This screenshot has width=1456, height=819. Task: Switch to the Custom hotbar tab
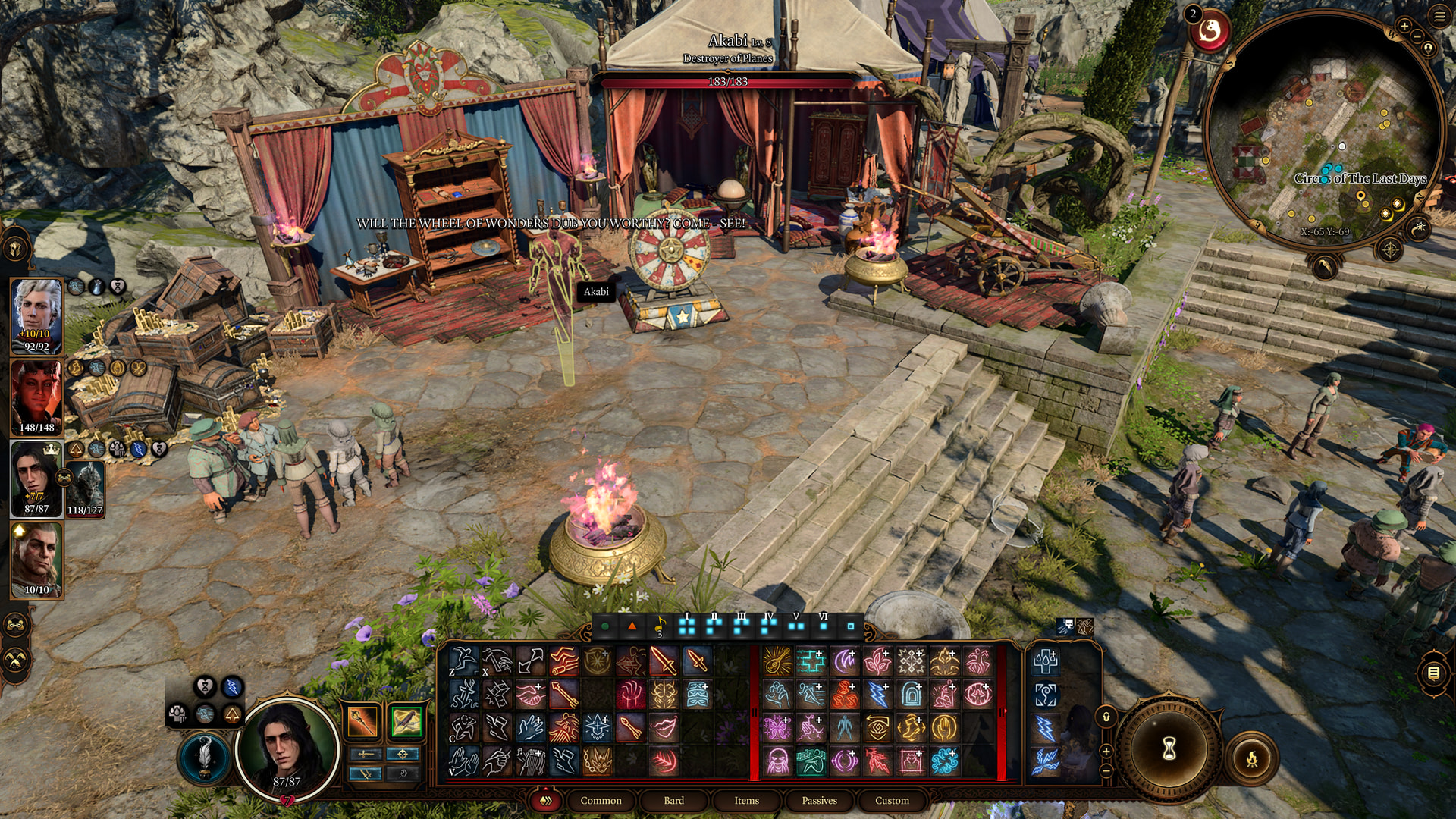pos(892,800)
